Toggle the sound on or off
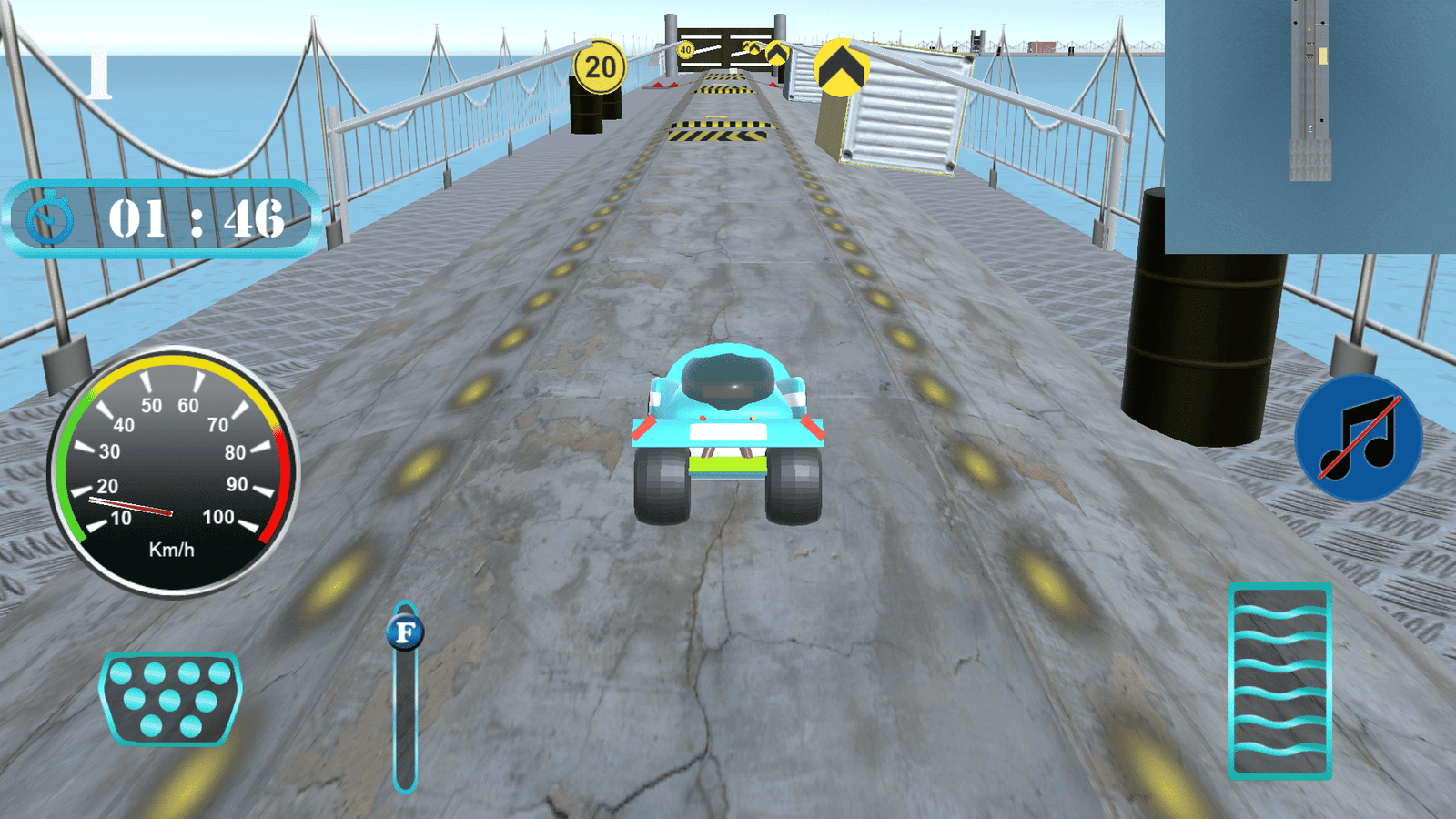The width and height of the screenshot is (1456, 819). (1357, 440)
